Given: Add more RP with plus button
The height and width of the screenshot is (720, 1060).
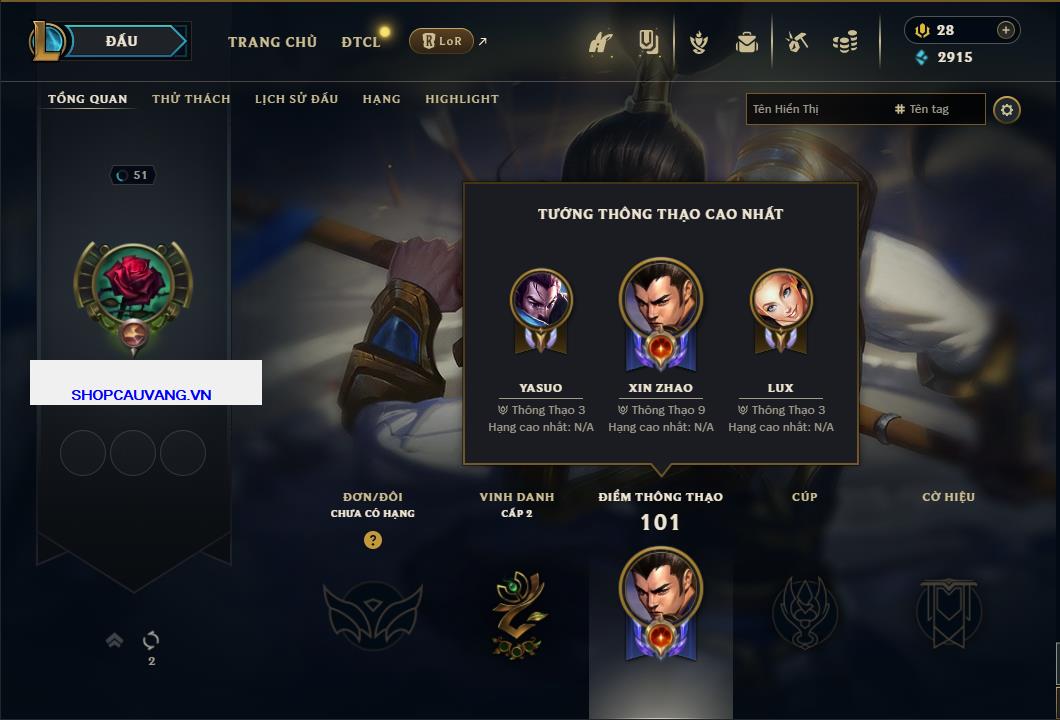Looking at the screenshot, I should coord(1005,30).
